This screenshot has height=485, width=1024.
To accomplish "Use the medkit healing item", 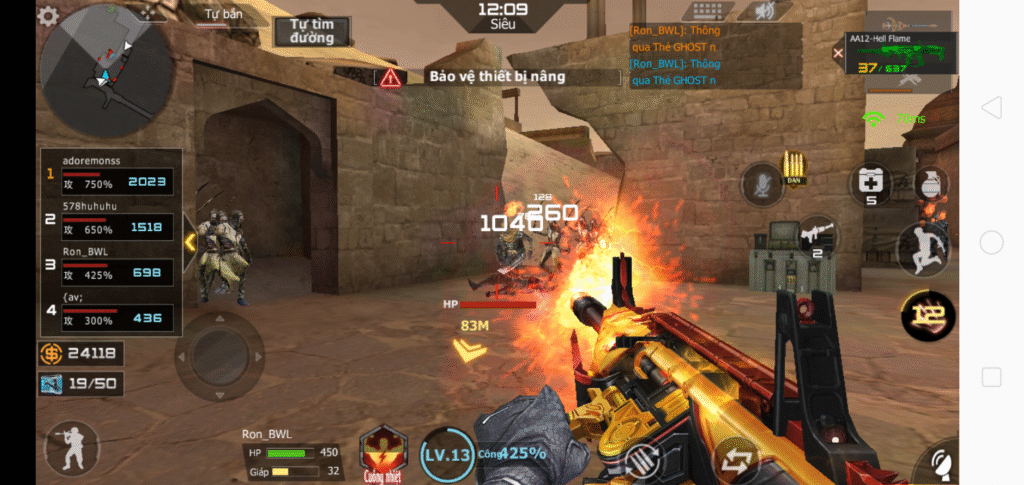I will [870, 182].
